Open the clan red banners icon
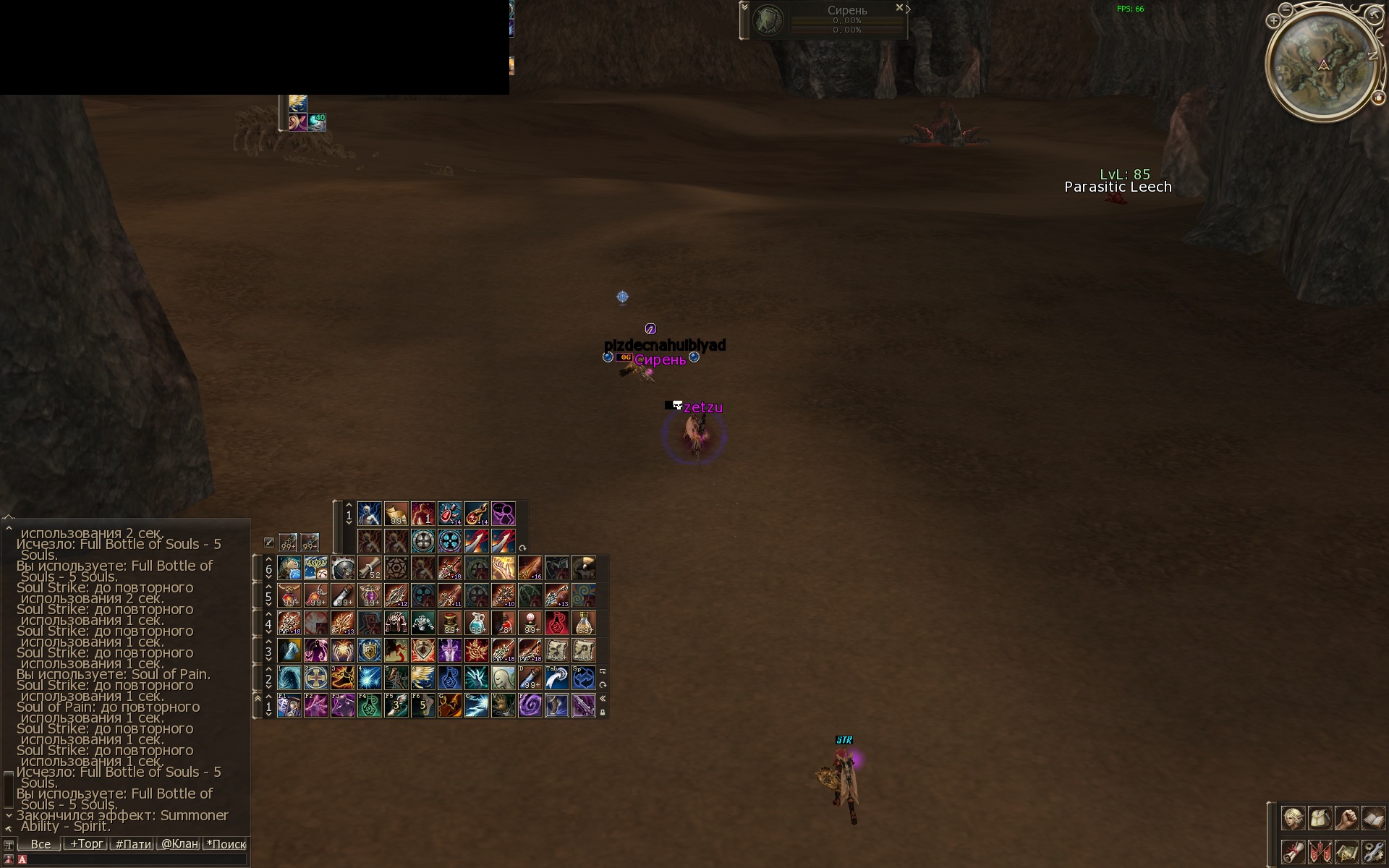 pos(1320,851)
